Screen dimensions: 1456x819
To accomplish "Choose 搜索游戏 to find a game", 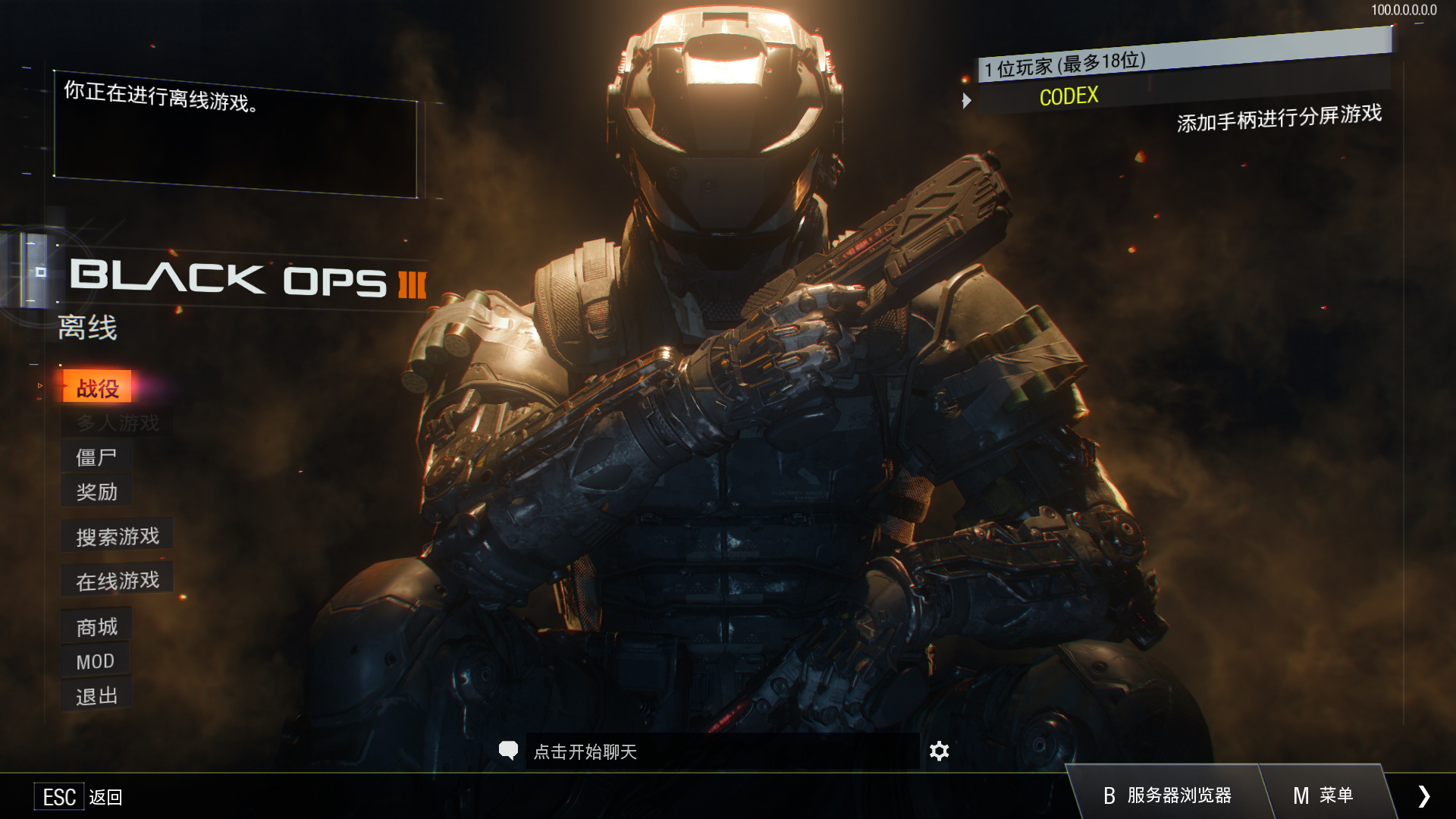I will point(118,536).
